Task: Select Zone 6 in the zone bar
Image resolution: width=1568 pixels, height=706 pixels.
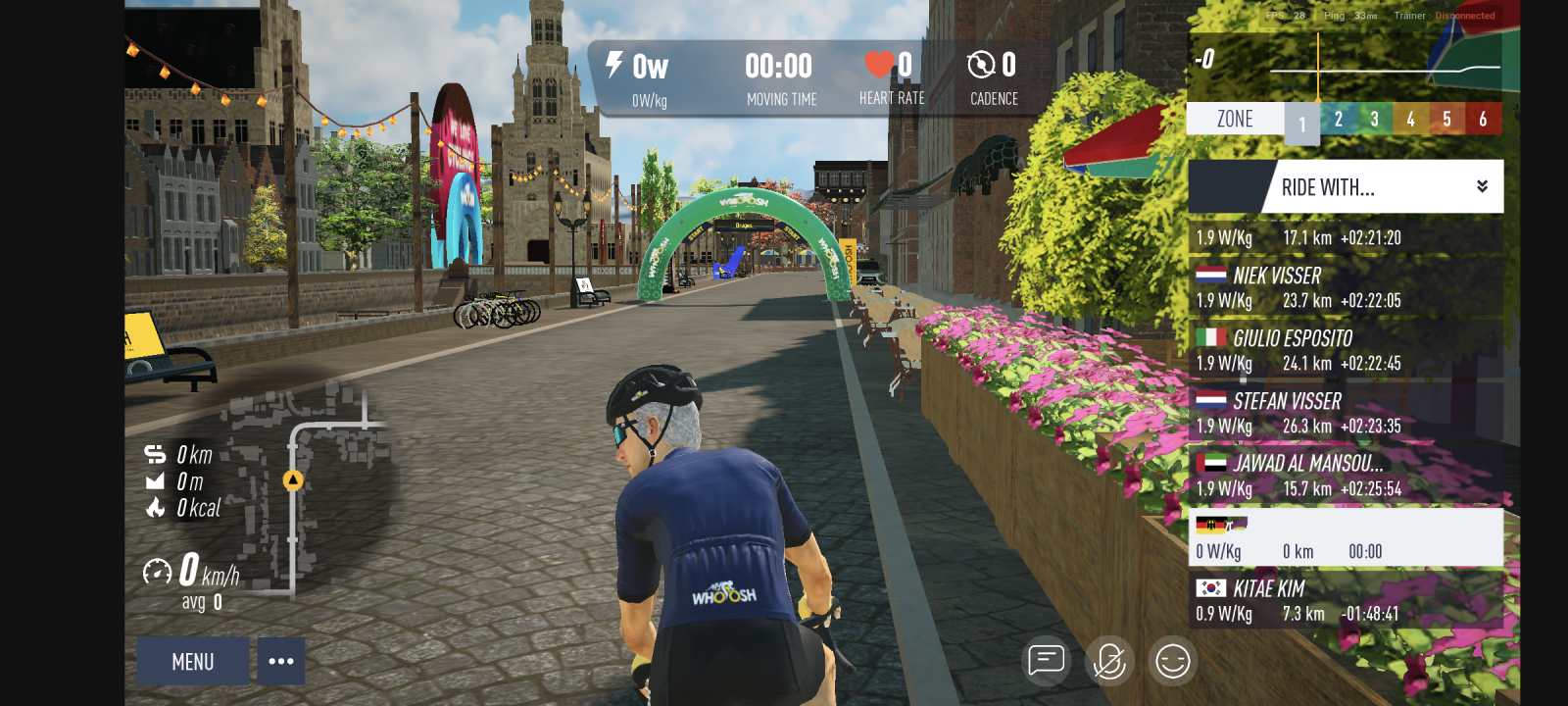Action: [1482, 118]
